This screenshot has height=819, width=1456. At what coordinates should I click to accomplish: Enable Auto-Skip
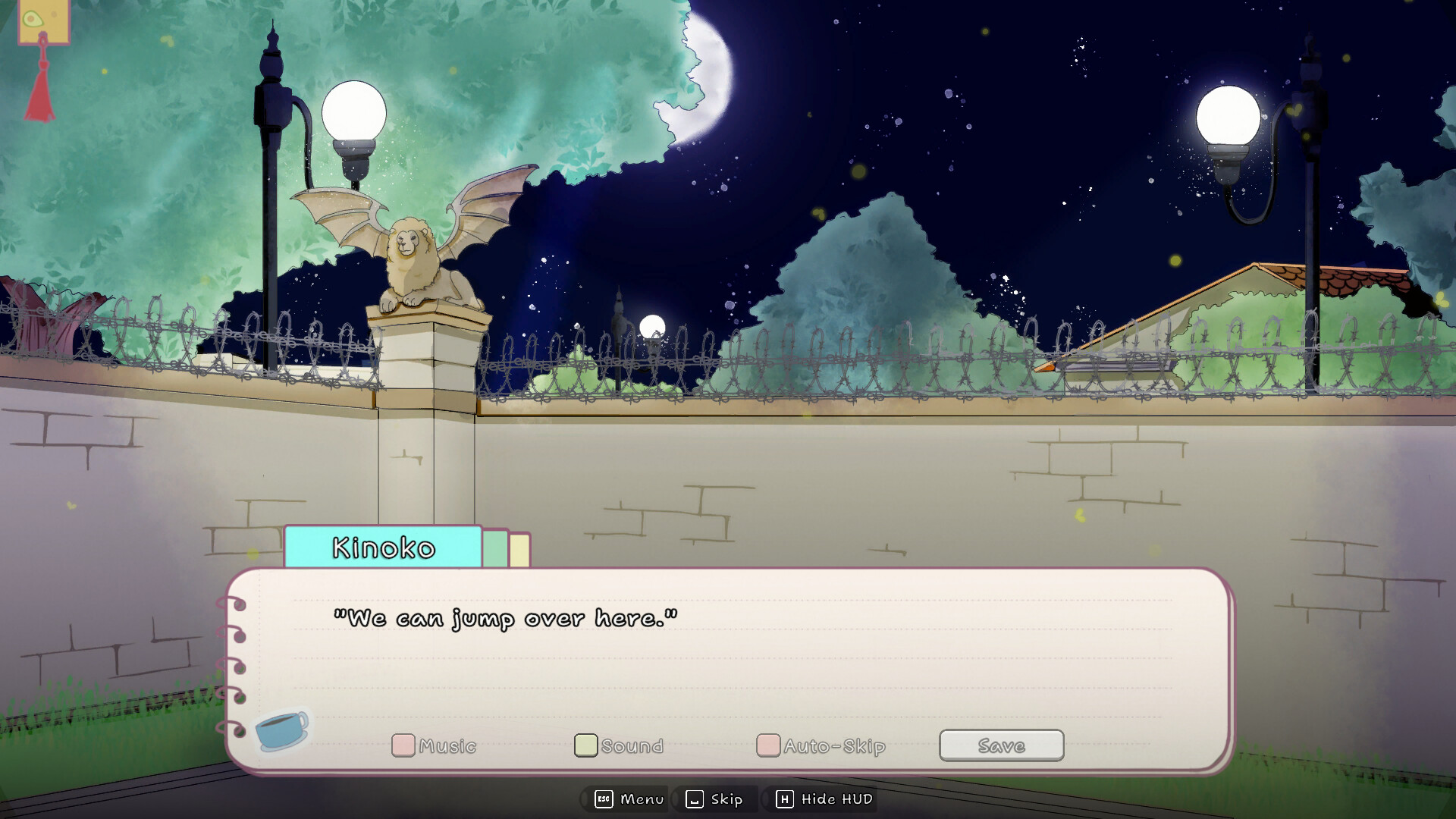[768, 745]
